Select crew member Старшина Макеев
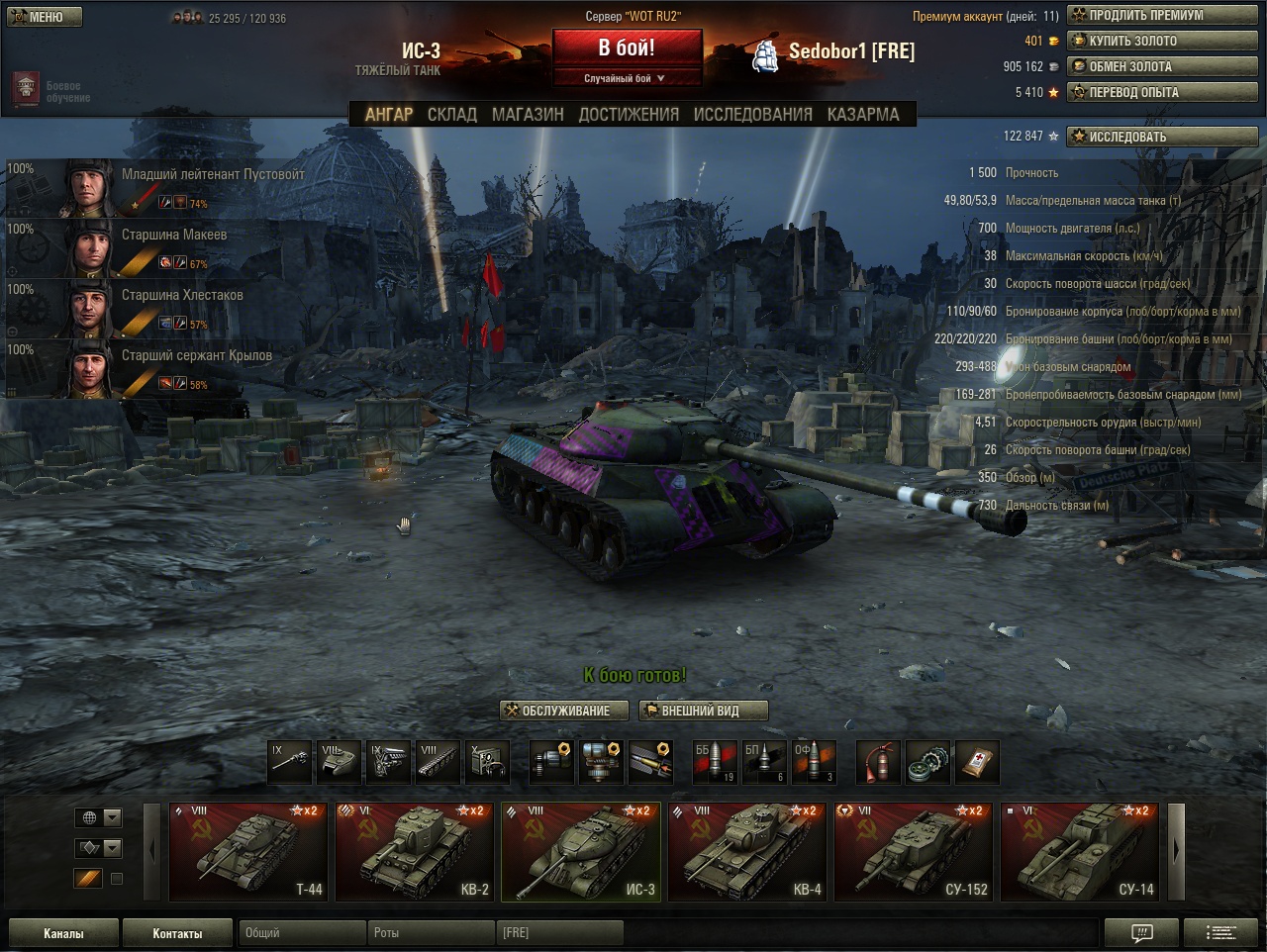Image resolution: width=1267 pixels, height=952 pixels. (174, 236)
